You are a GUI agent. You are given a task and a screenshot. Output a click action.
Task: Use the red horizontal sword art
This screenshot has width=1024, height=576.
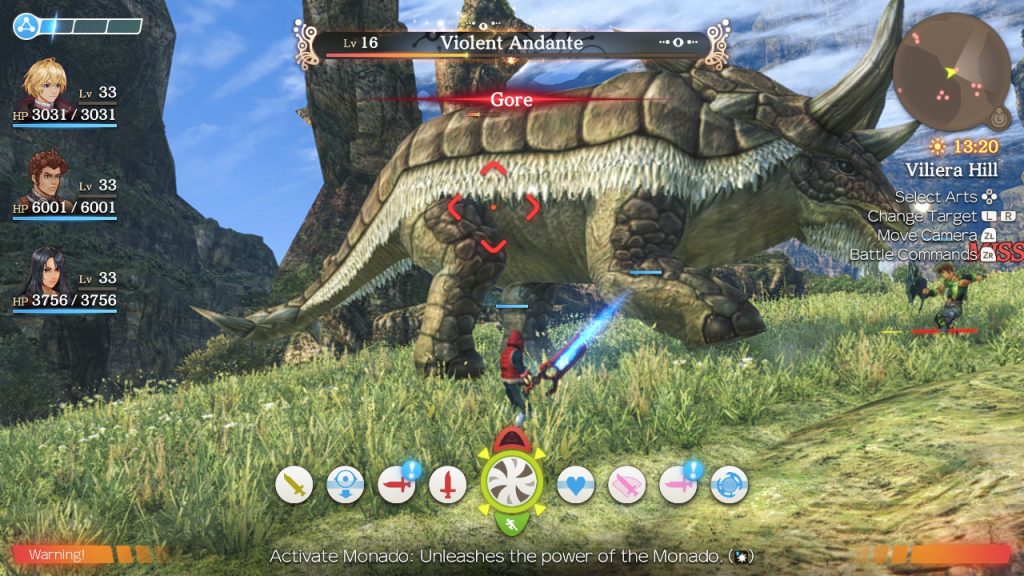pos(397,486)
